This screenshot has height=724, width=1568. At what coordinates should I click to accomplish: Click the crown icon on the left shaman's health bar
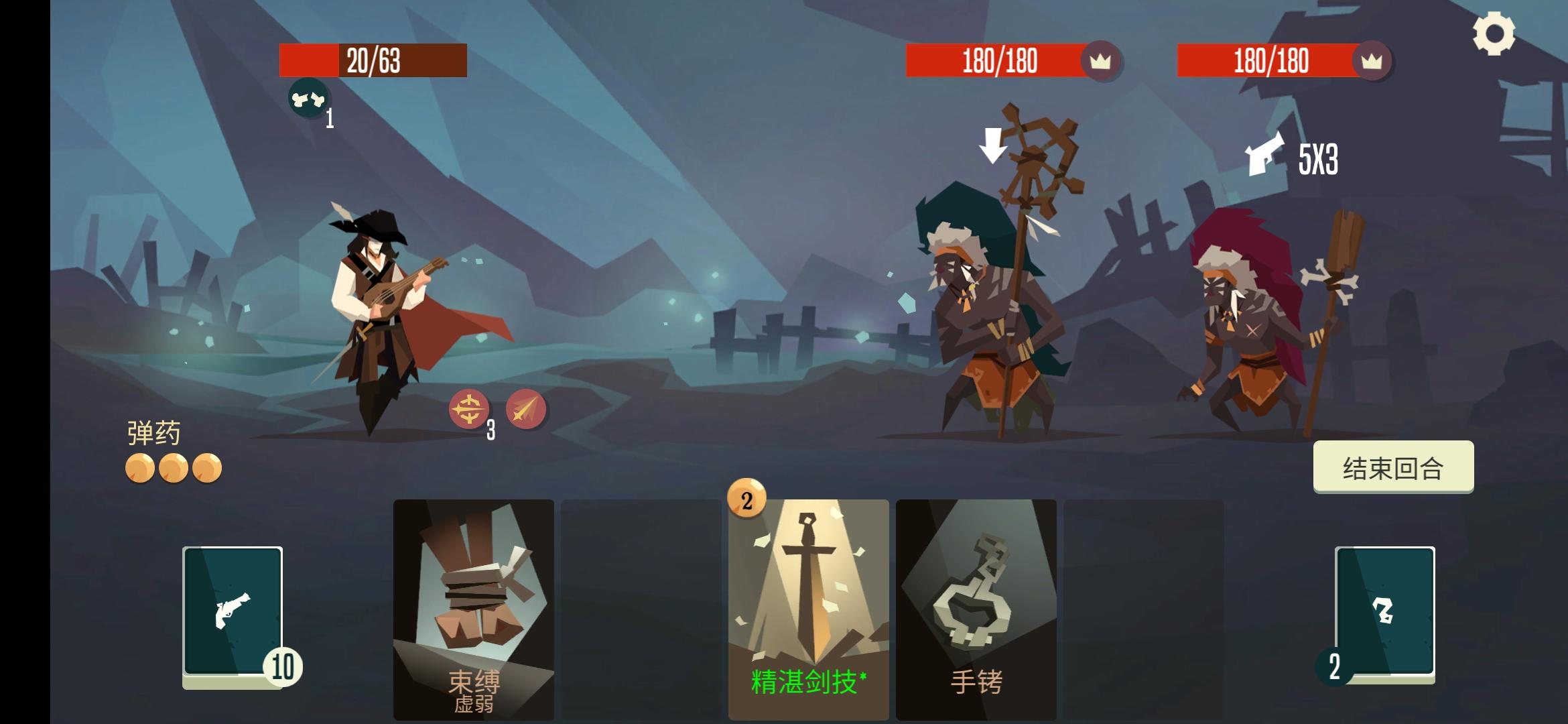[x=1099, y=61]
